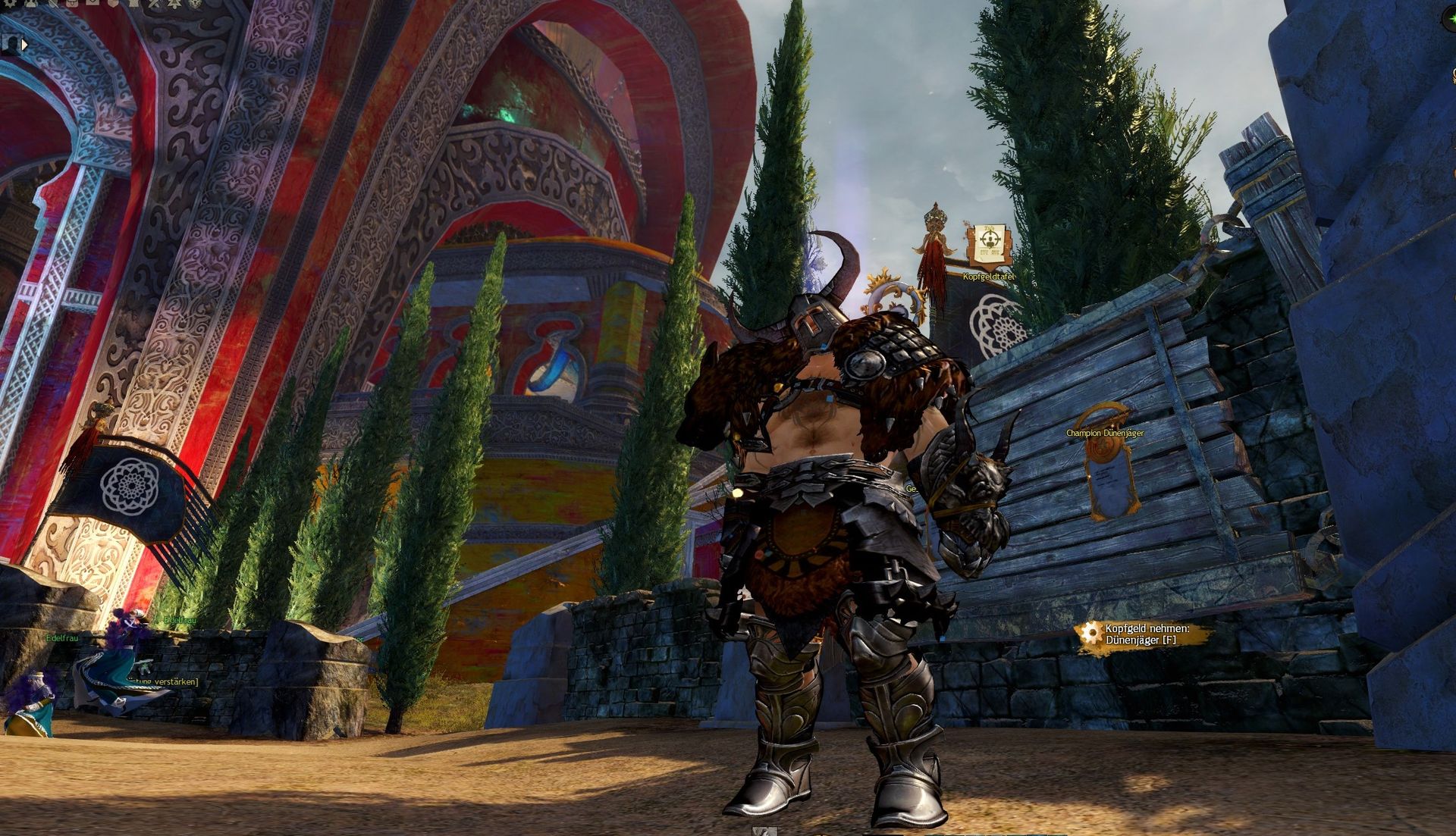Open the World vs World tower icon
Screen dimensions: 1456x836
pyautogui.click(x=133, y=3)
